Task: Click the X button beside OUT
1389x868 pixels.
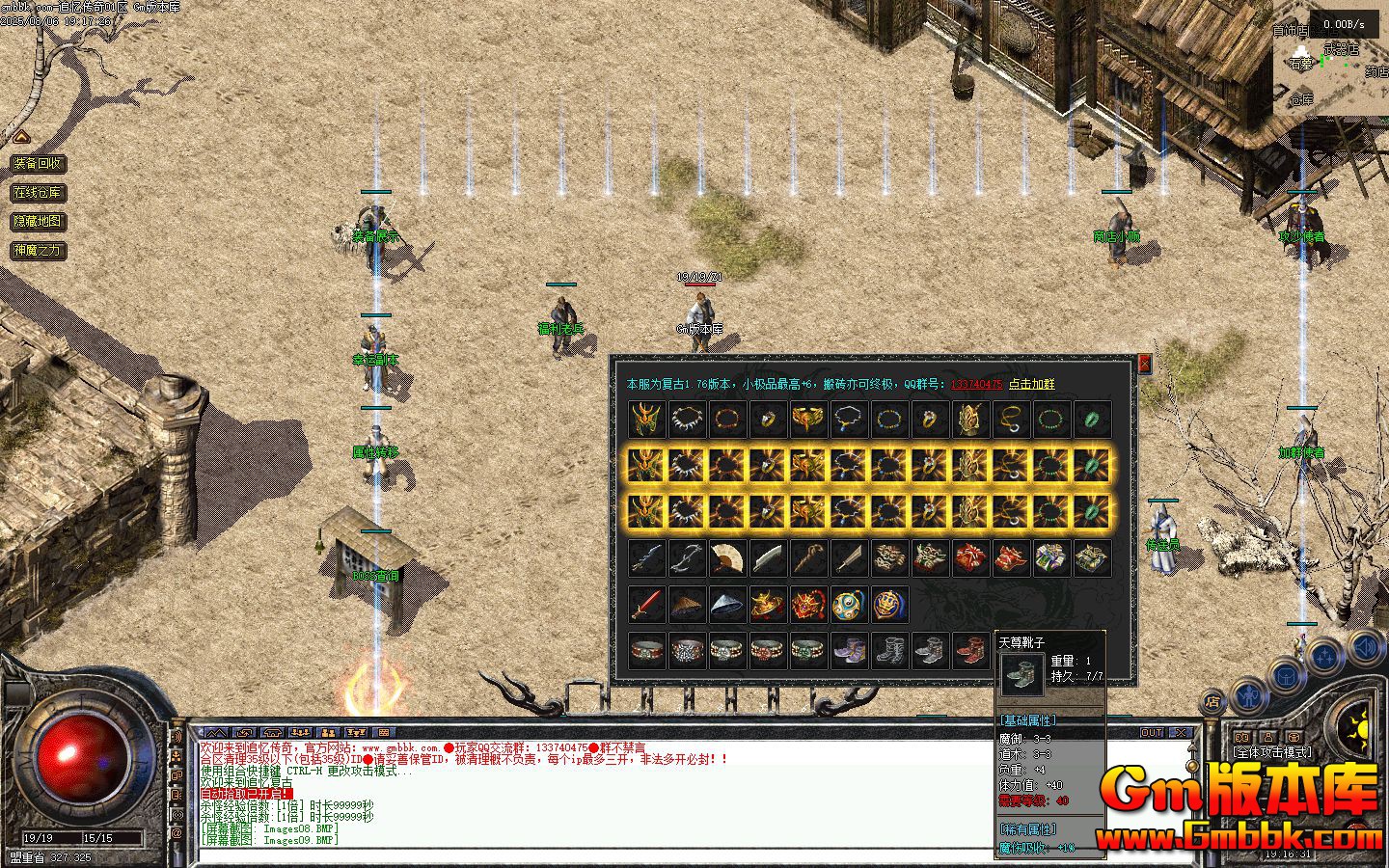Action: 1180,733
